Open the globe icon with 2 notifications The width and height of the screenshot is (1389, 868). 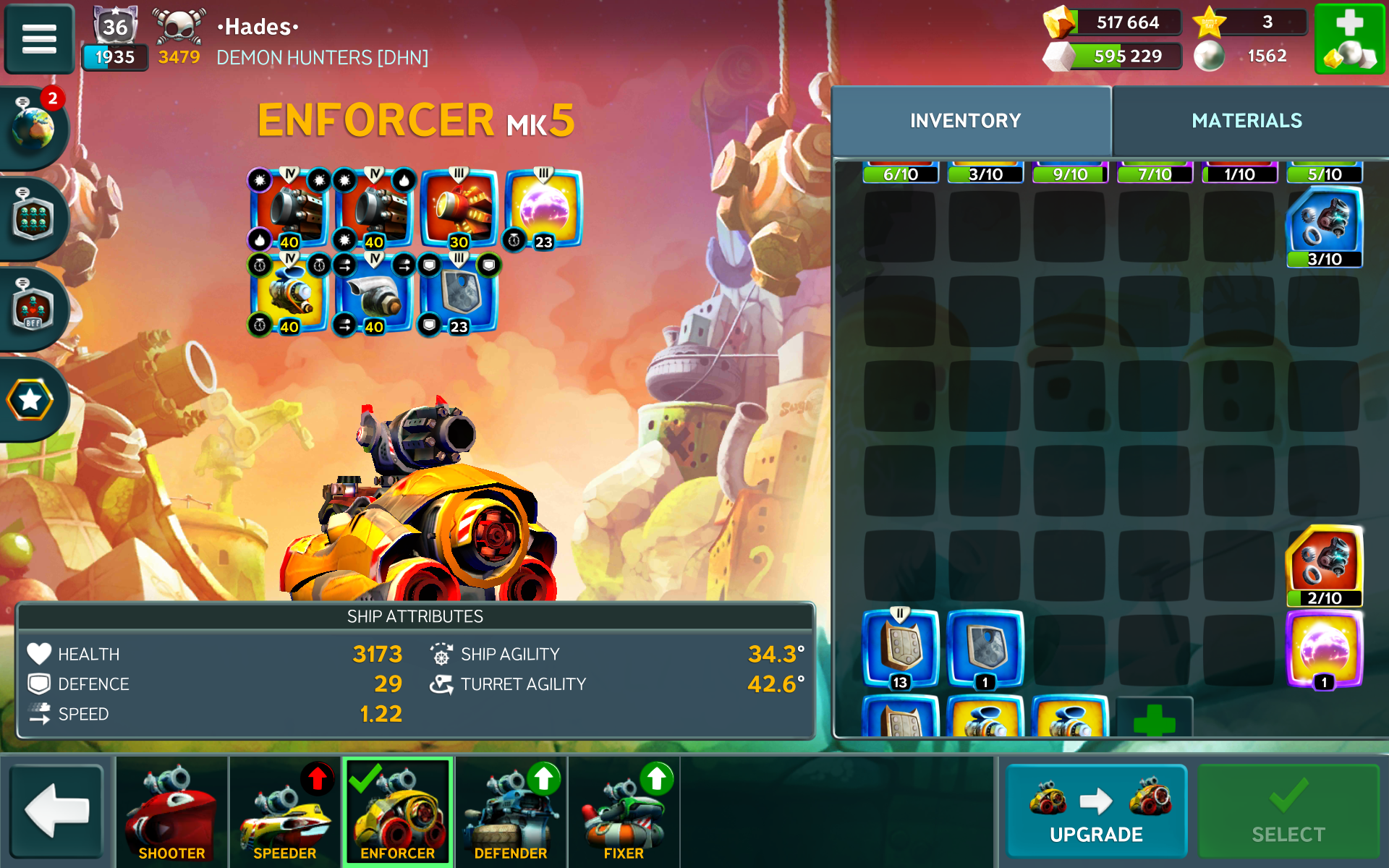coord(33,127)
